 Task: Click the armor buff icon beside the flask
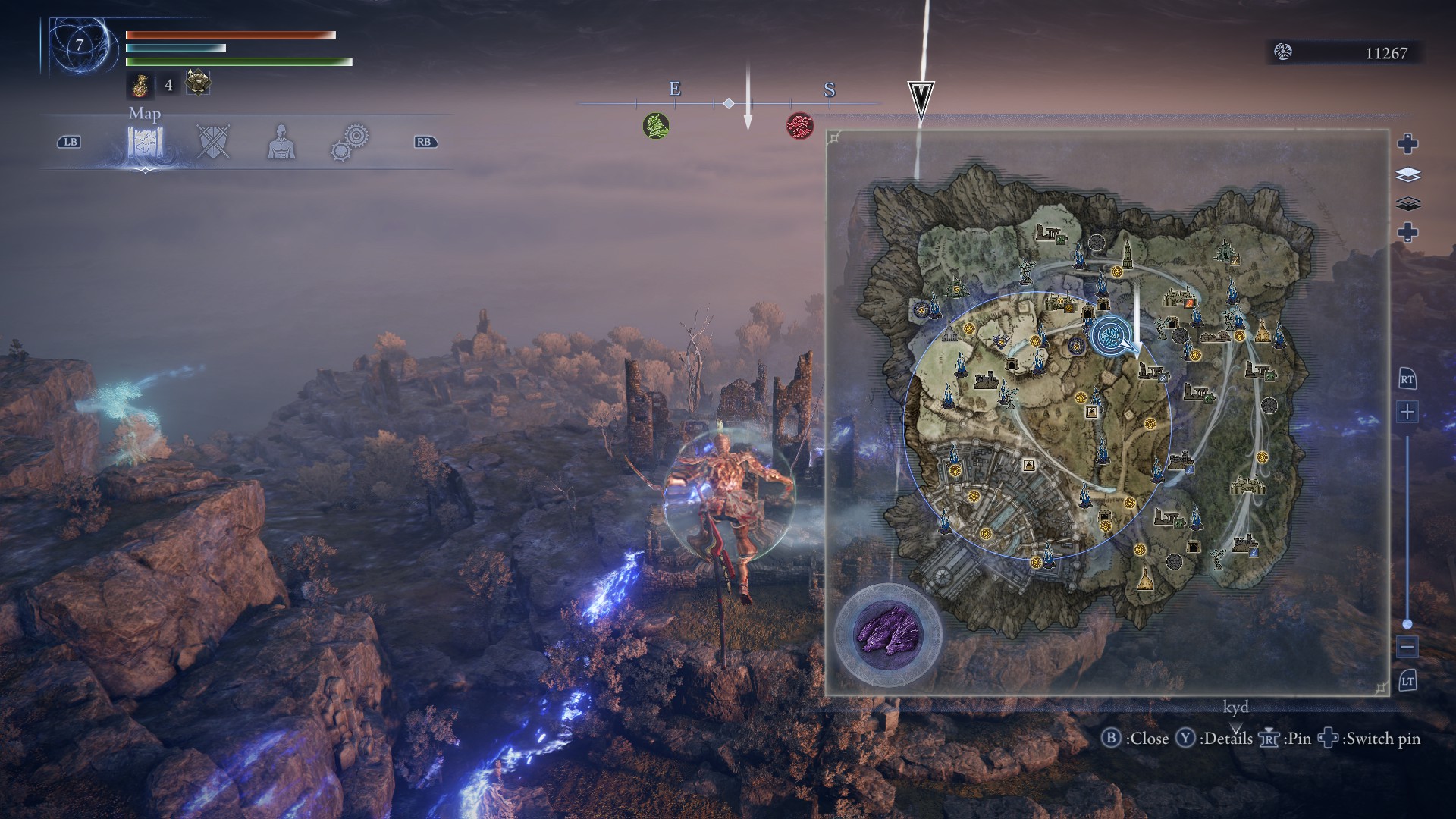(x=198, y=83)
